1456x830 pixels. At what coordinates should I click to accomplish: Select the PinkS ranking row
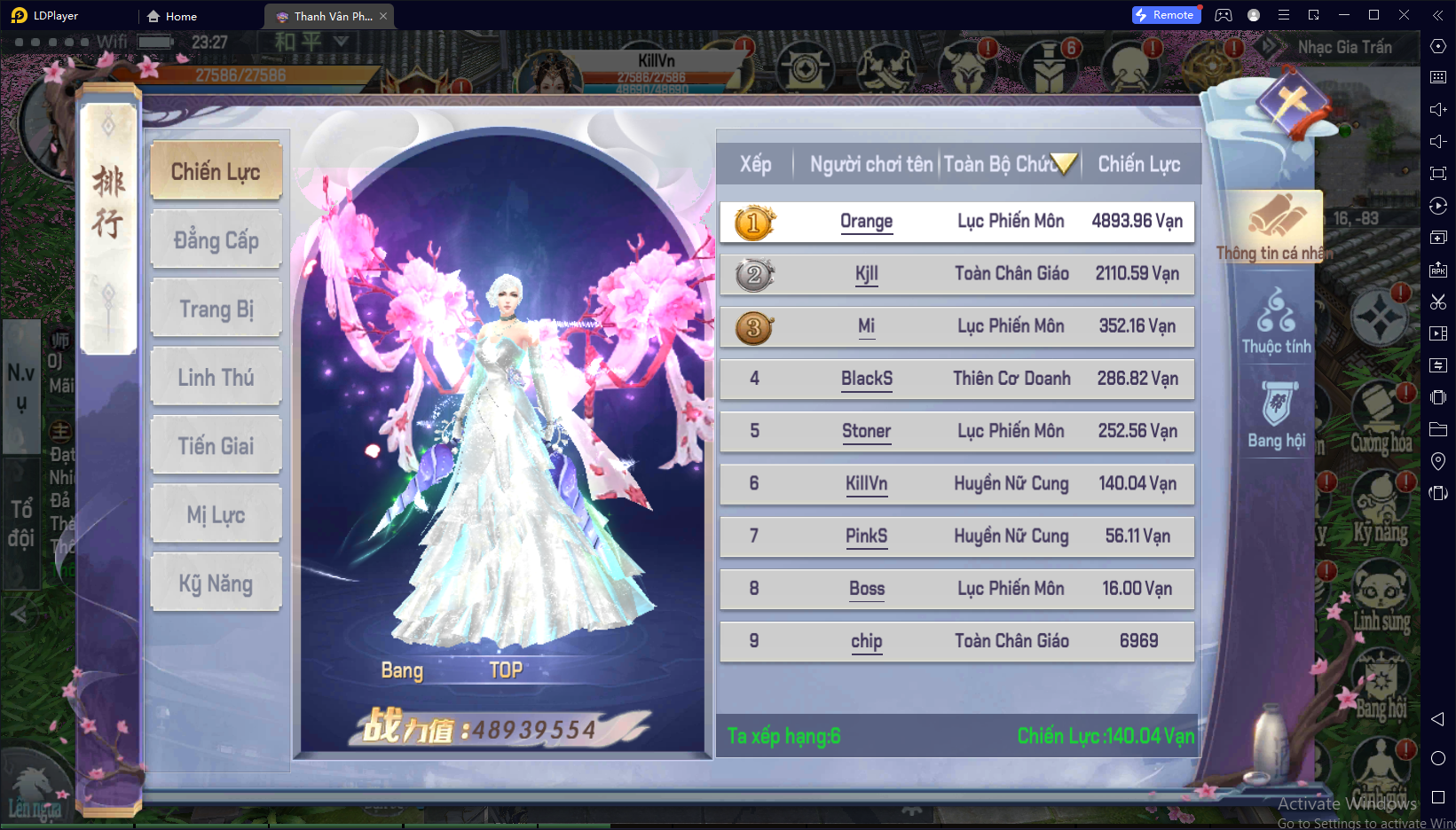[956, 536]
